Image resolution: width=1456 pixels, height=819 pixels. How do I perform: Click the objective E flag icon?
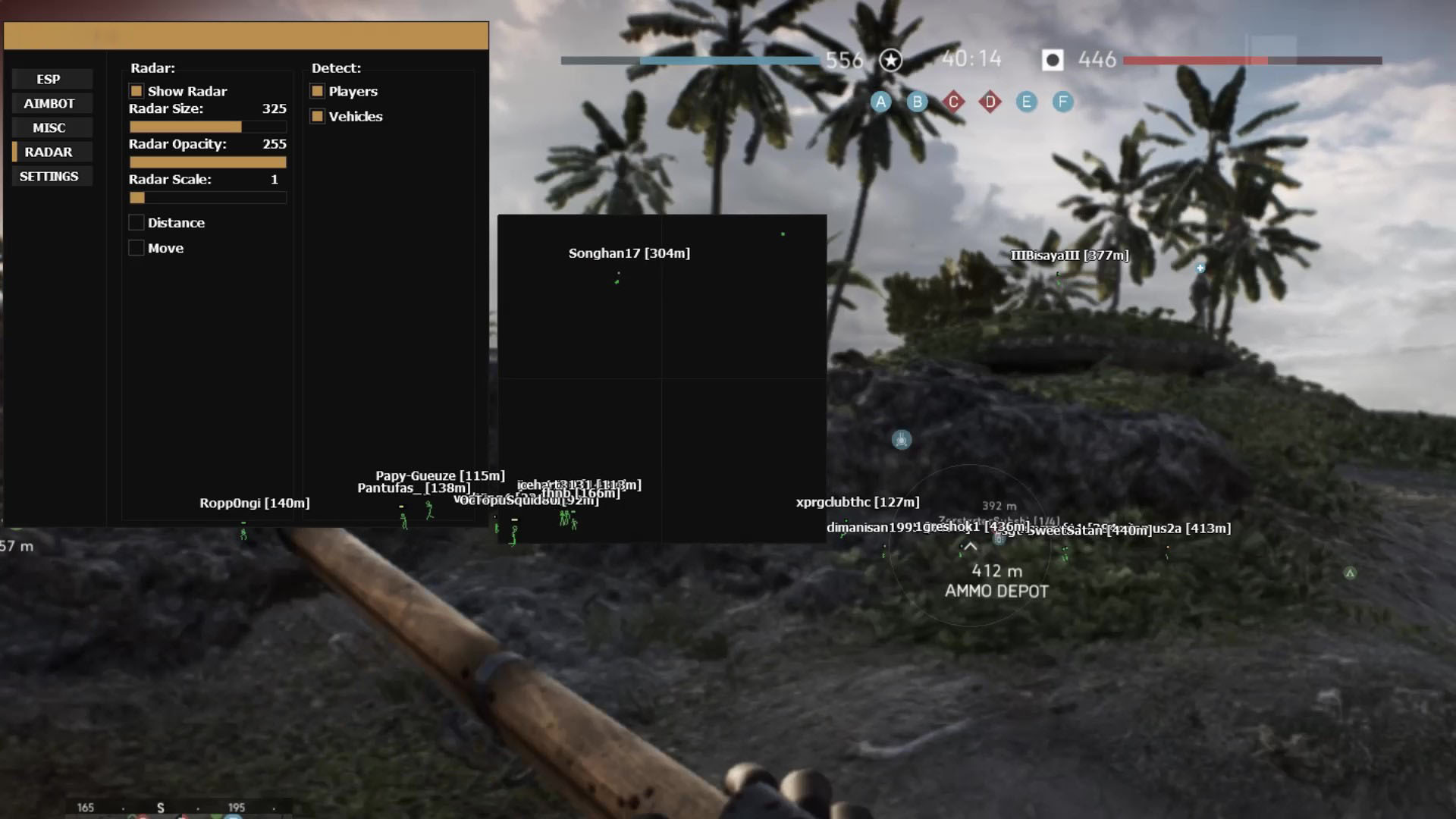point(1025,102)
